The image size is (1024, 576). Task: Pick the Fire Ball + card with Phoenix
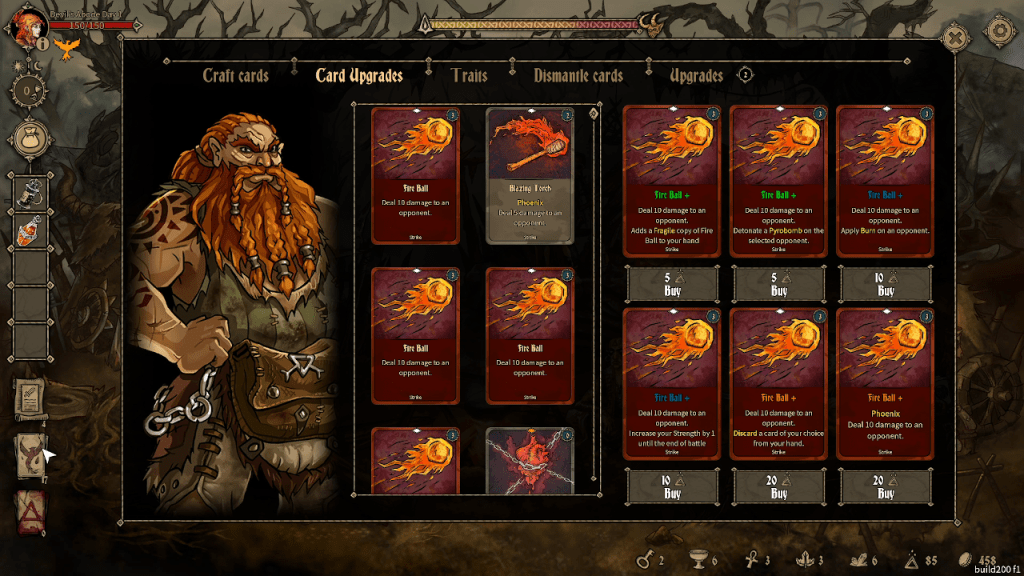point(885,384)
